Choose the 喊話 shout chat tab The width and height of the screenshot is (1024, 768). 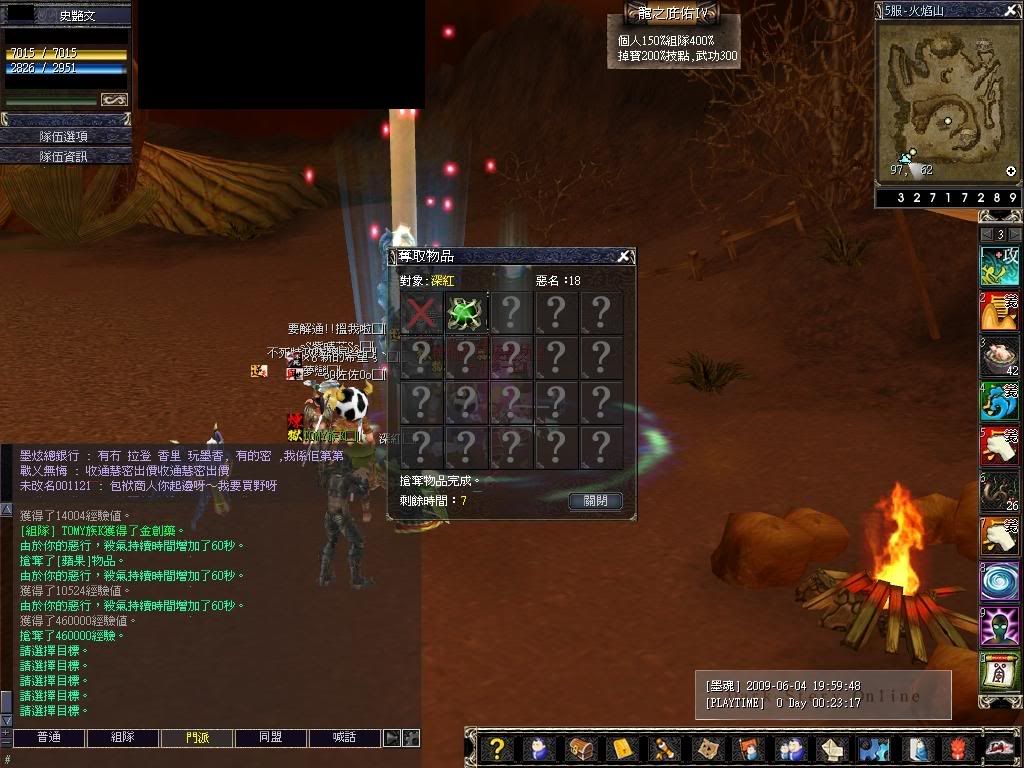coord(344,738)
